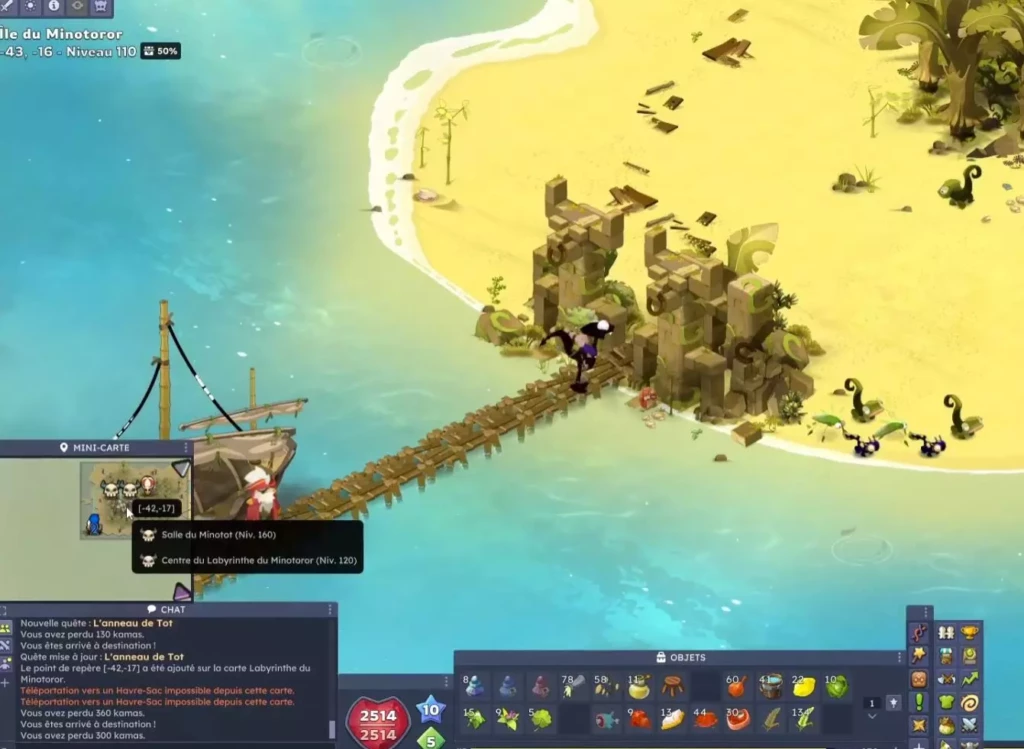Screen dimensions: 1024x749
Task: Select the wooden stool item slot
Action: (x=673, y=687)
